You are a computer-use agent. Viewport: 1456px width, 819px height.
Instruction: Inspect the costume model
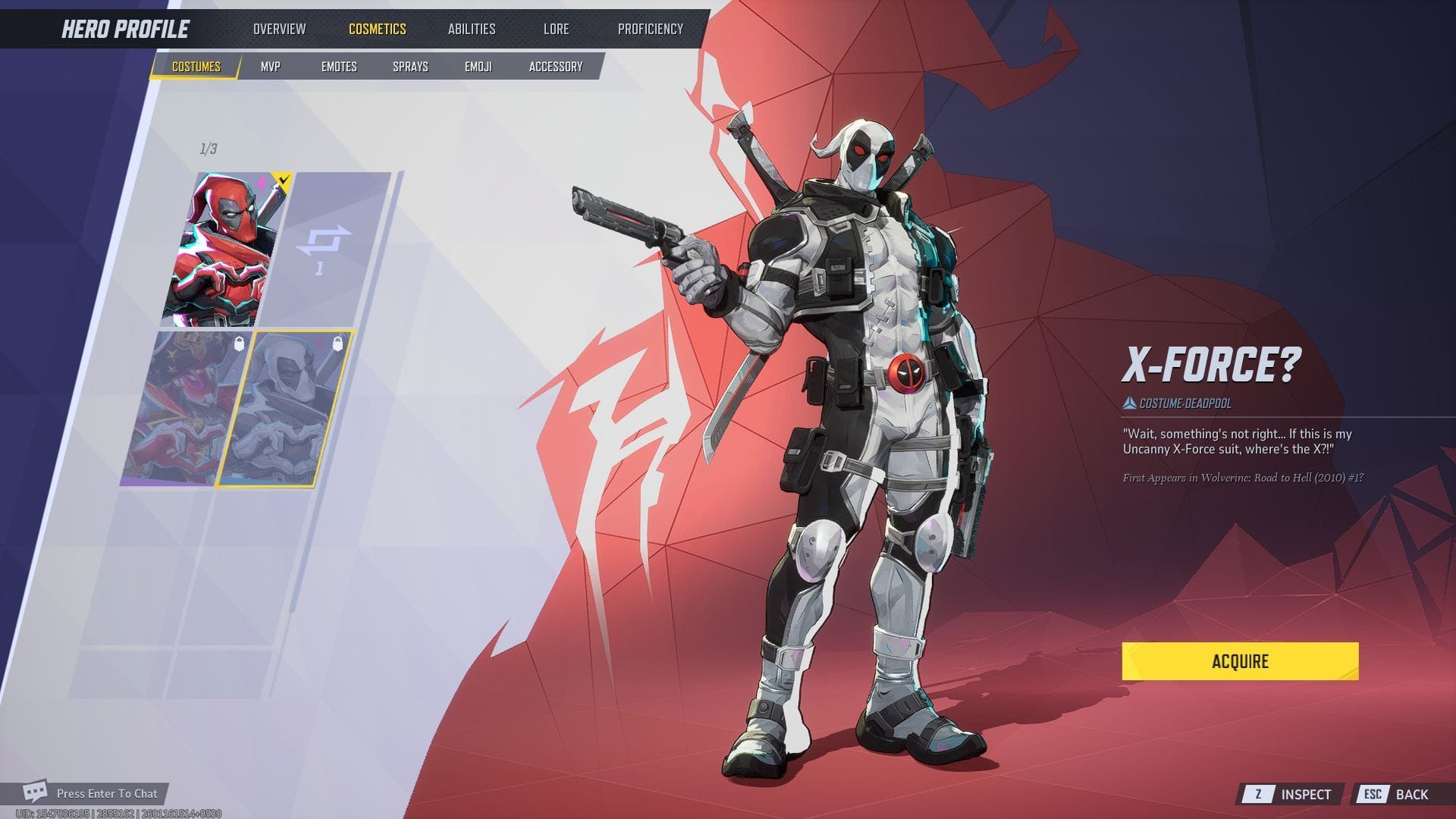click(1292, 794)
